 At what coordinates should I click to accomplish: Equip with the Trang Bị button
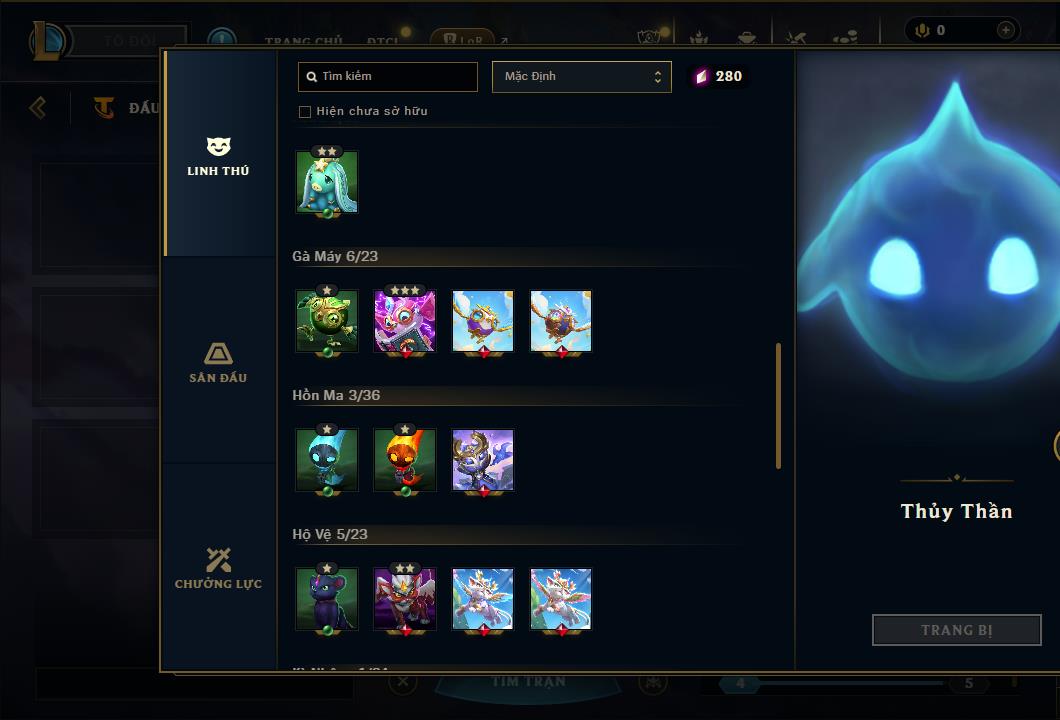pyautogui.click(x=956, y=630)
